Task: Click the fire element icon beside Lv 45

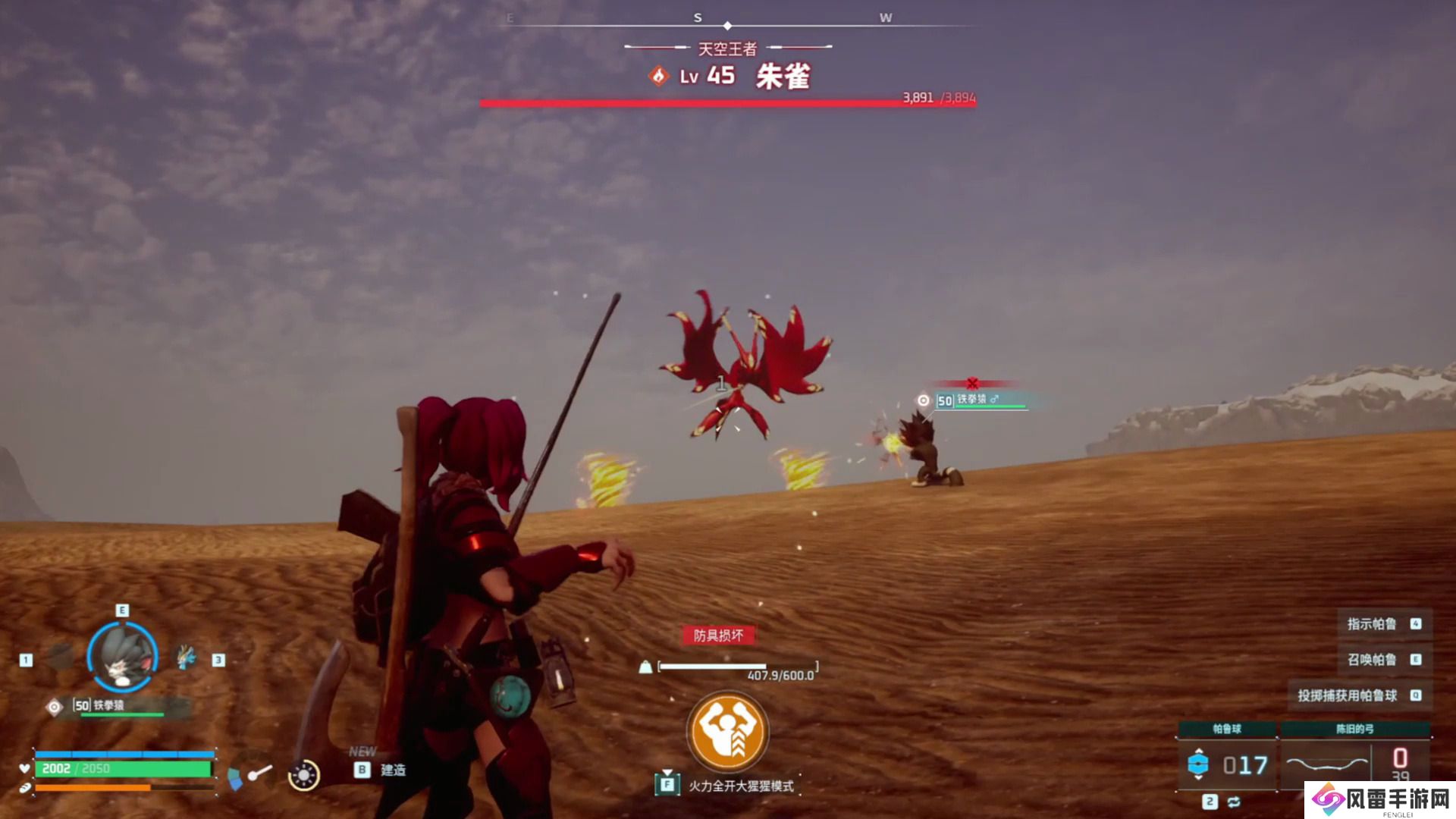Action: point(658,76)
